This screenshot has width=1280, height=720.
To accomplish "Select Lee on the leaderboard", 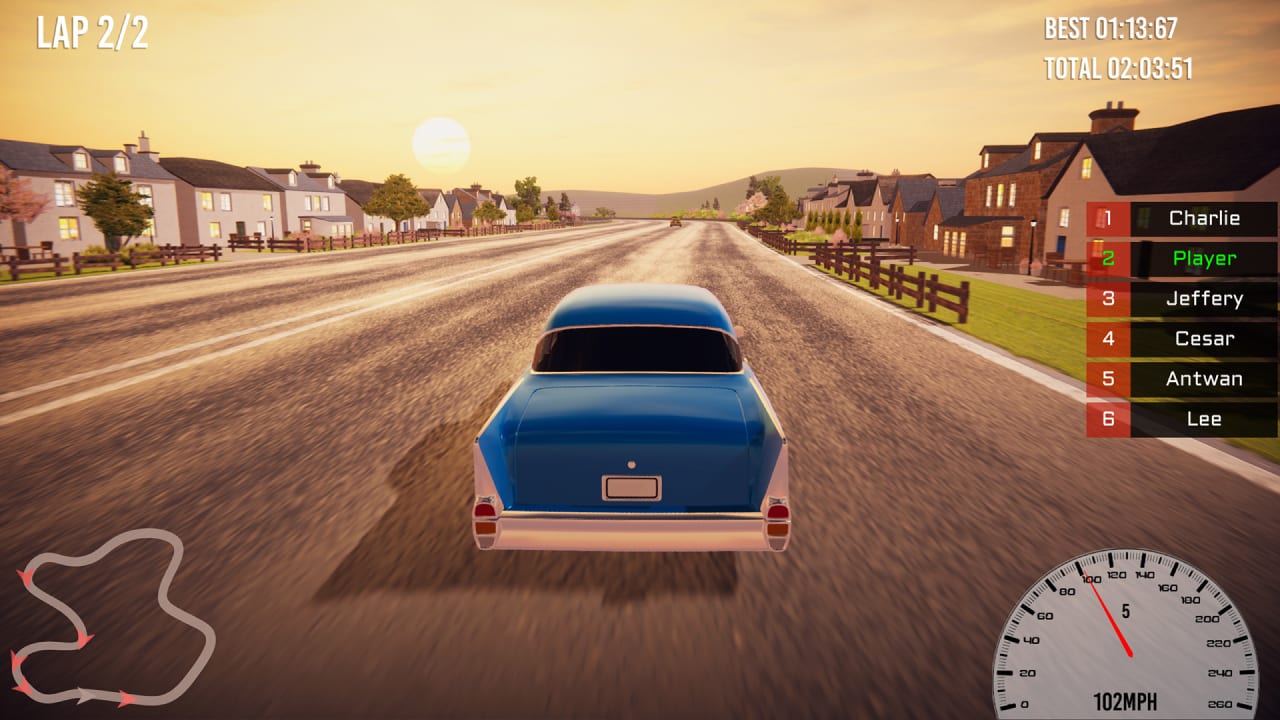I will [x=1205, y=419].
